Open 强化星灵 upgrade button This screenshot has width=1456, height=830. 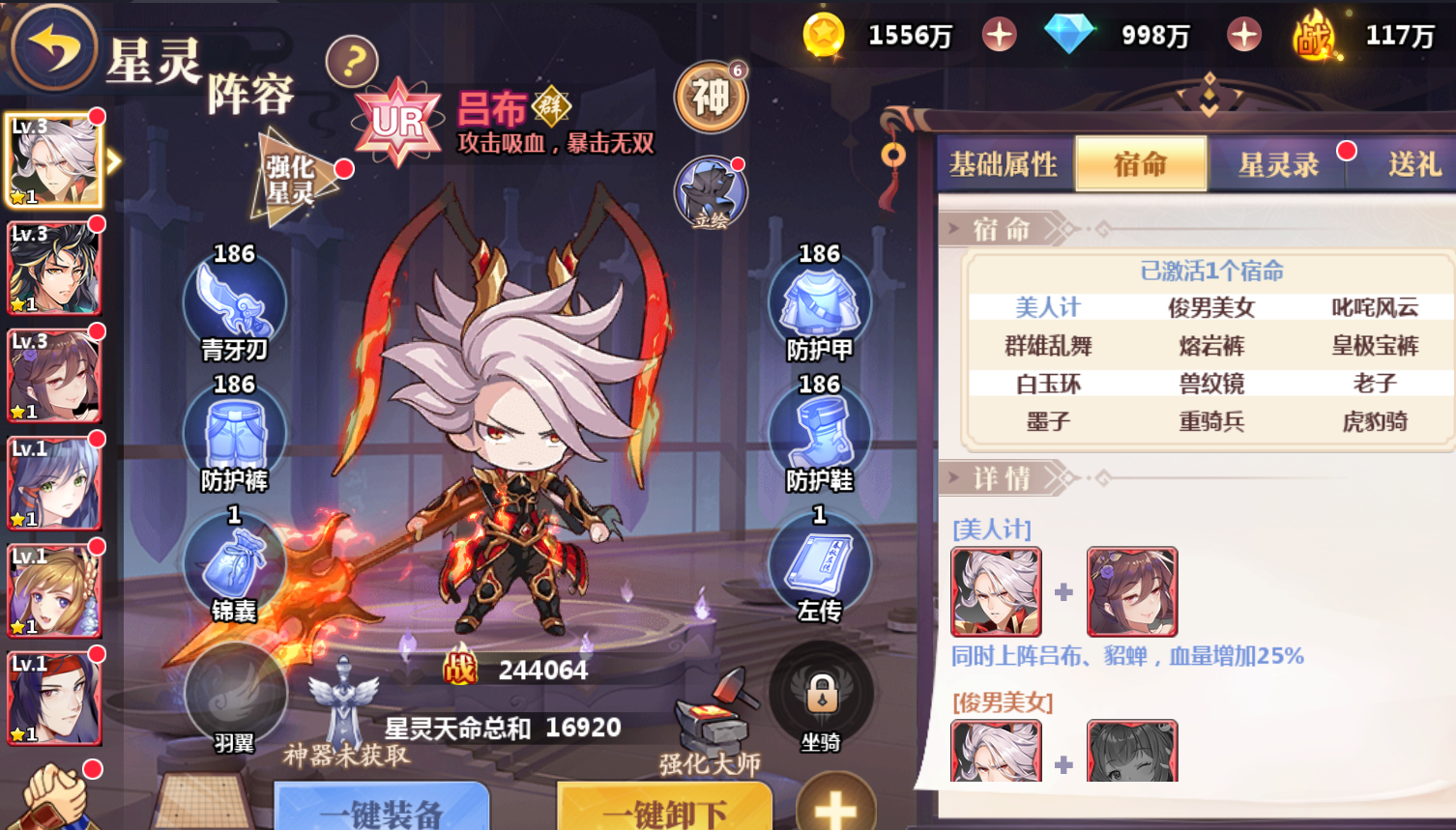point(290,180)
